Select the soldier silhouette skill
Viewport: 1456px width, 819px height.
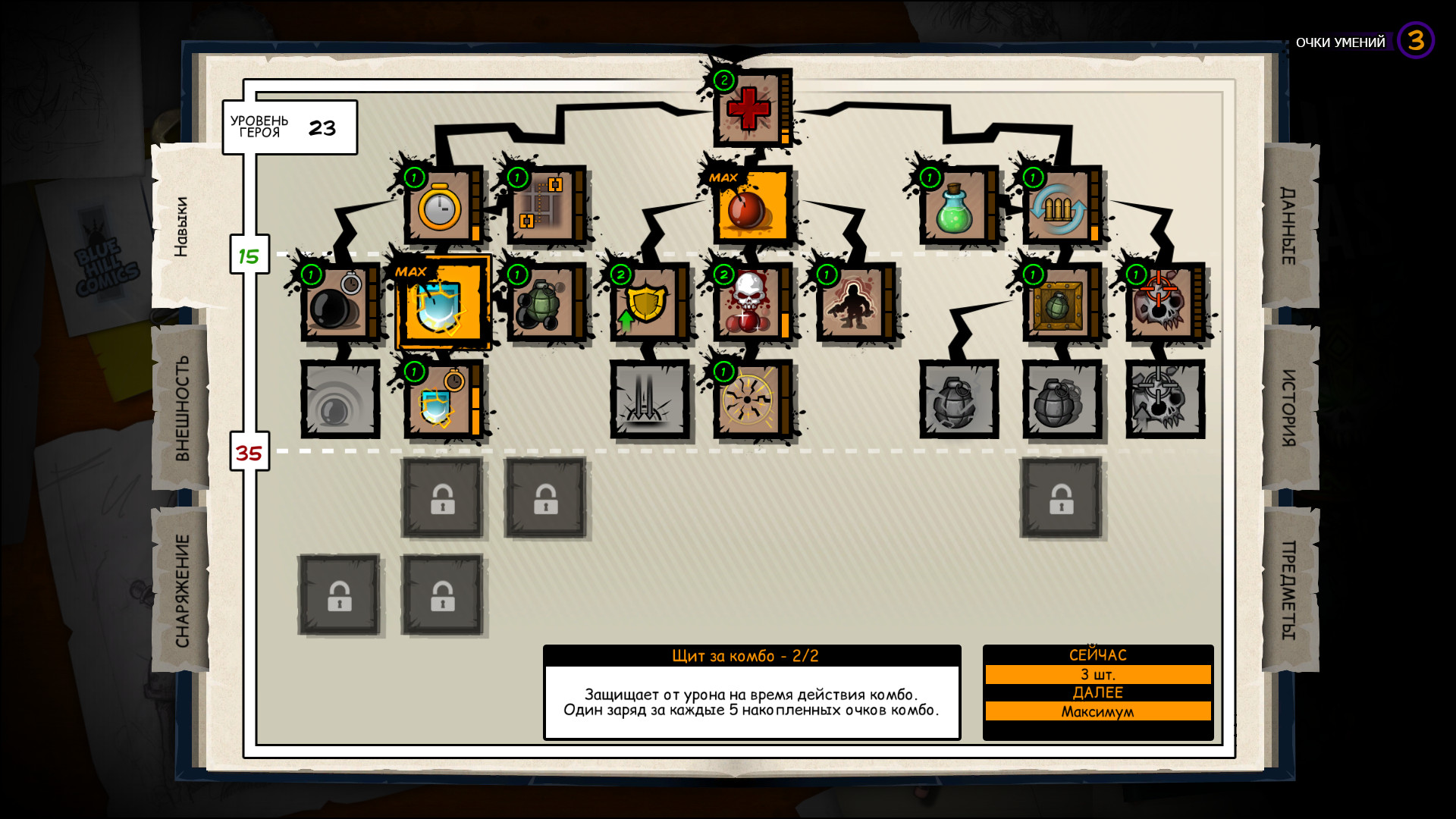pyautogui.click(x=853, y=307)
